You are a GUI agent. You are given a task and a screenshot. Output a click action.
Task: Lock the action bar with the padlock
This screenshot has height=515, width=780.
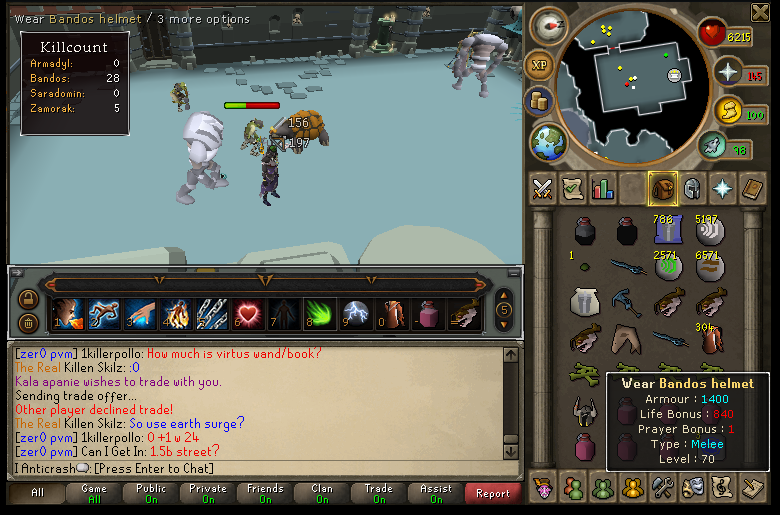28,298
